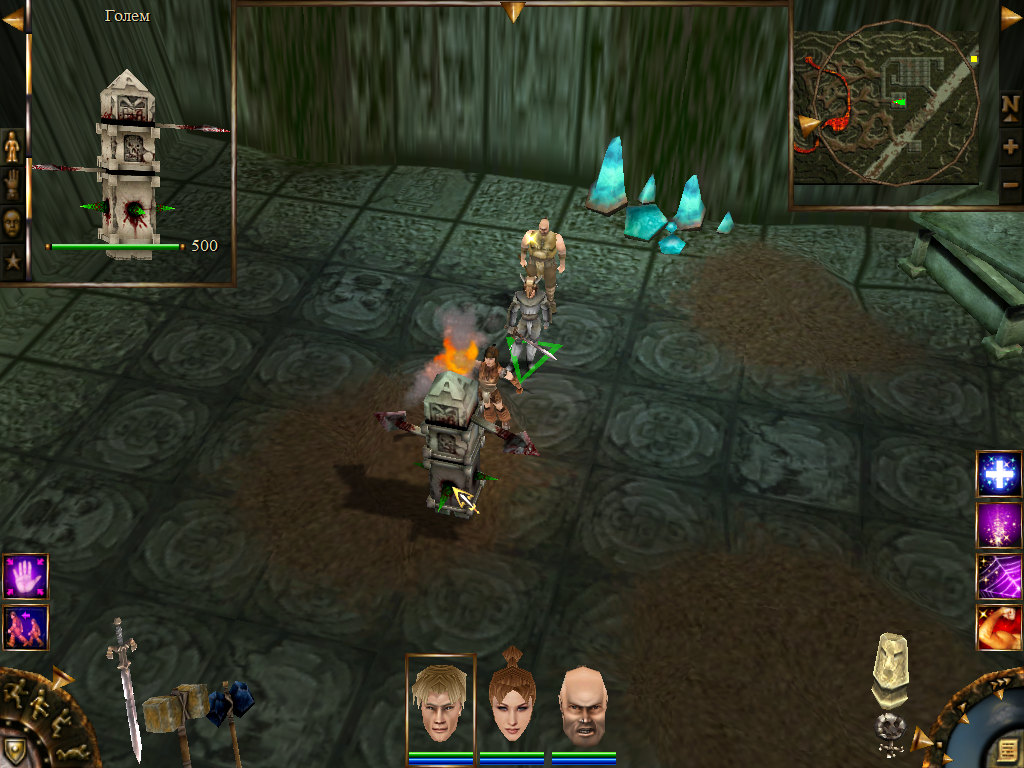Screen dimensions: 1024x768
Task: Select the bald warrior portrait
Action: 582,704
